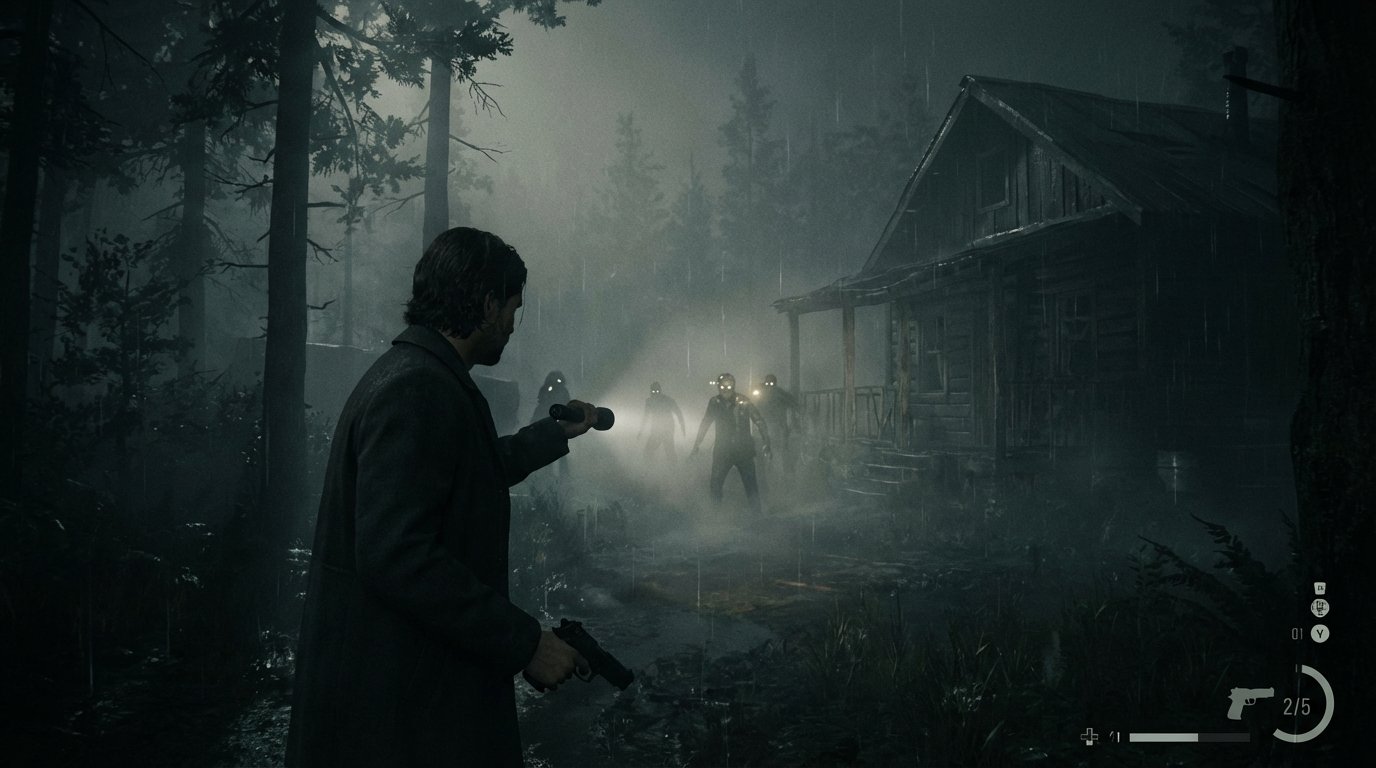This screenshot has width=1376, height=768.
Task: Click the small cross icon beside the health bar
Action: pyautogui.click(x=1090, y=737)
